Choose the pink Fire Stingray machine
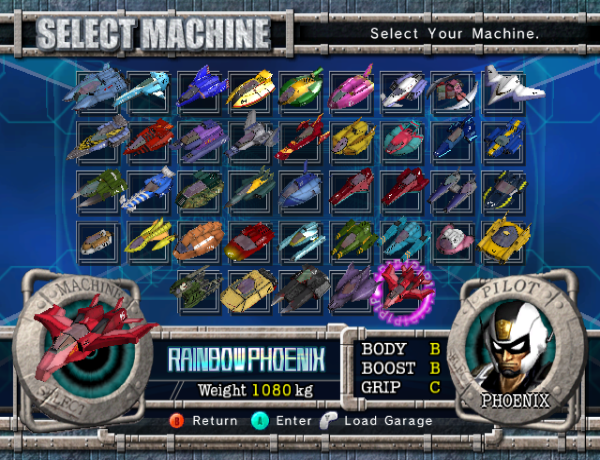Viewport: 600px width, 460px height. click(x=352, y=89)
